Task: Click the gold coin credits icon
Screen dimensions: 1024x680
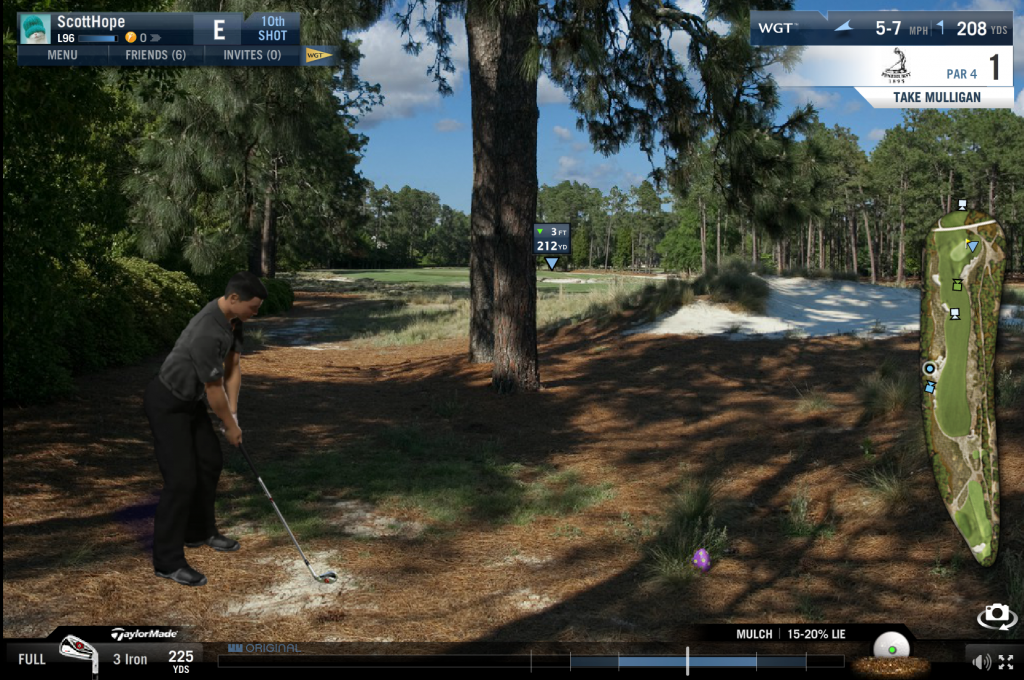Action: pos(130,38)
